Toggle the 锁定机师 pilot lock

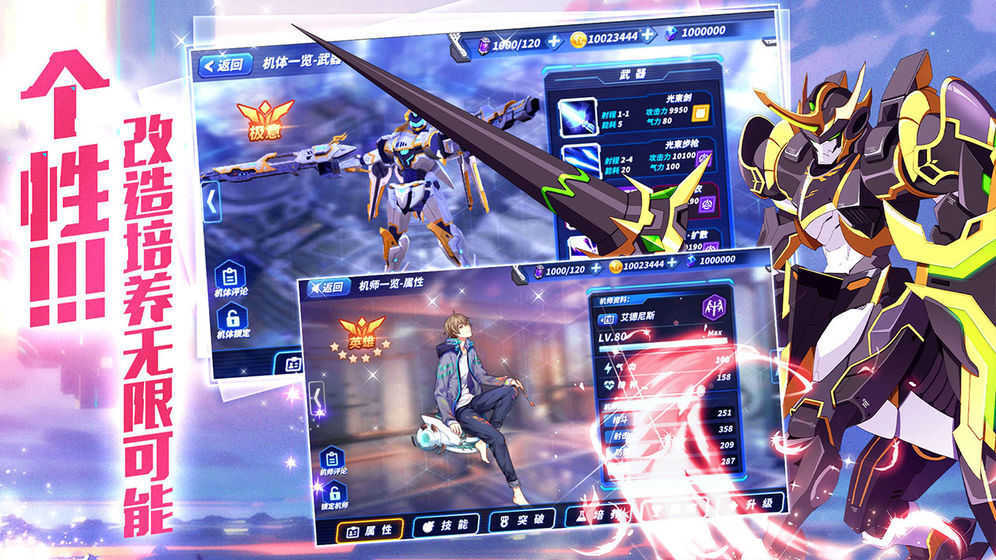[333, 496]
